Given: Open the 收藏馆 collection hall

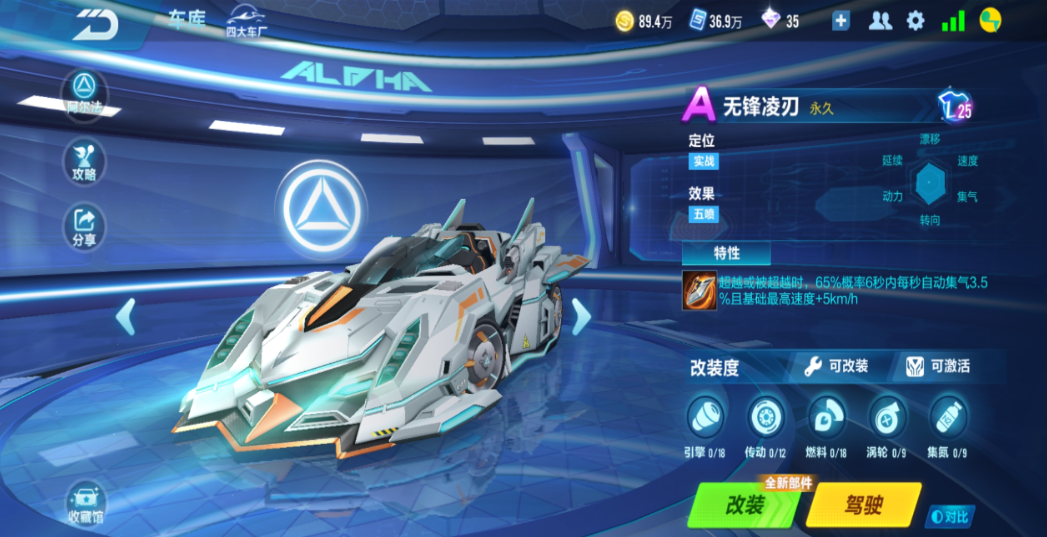Looking at the screenshot, I should 86,503.
